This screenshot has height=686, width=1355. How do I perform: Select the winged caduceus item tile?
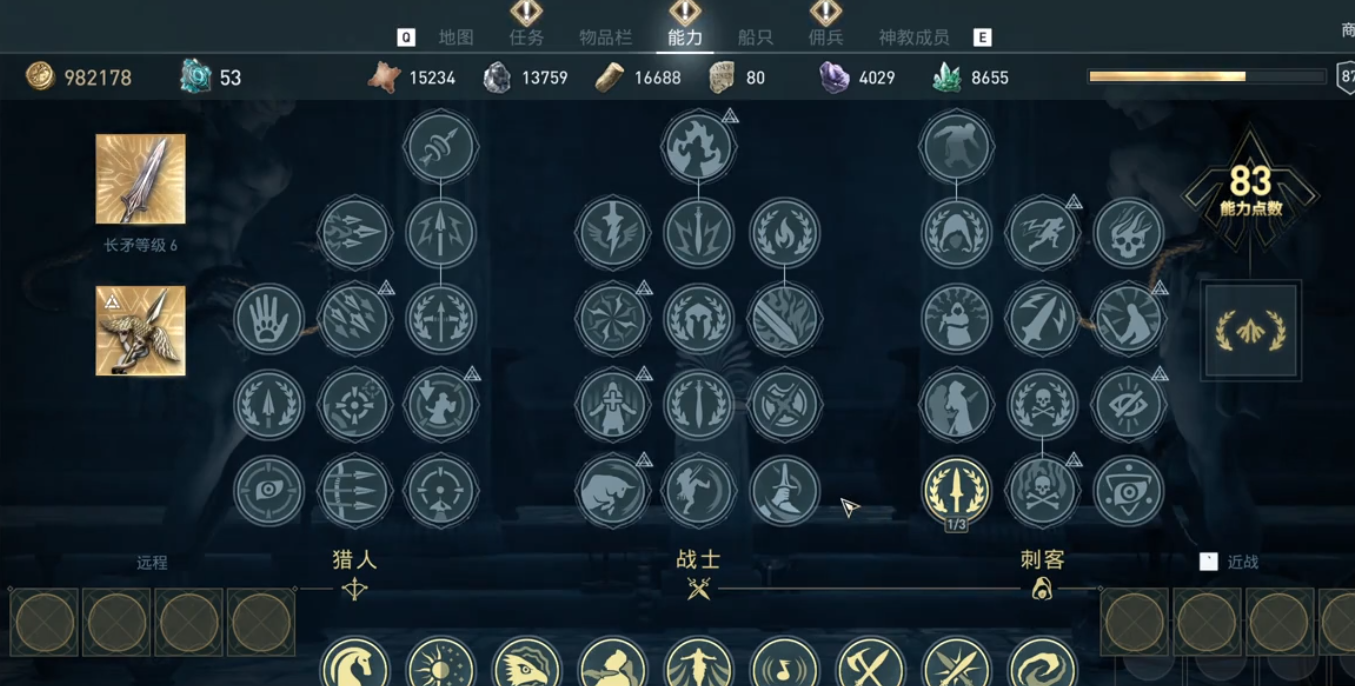click(141, 331)
